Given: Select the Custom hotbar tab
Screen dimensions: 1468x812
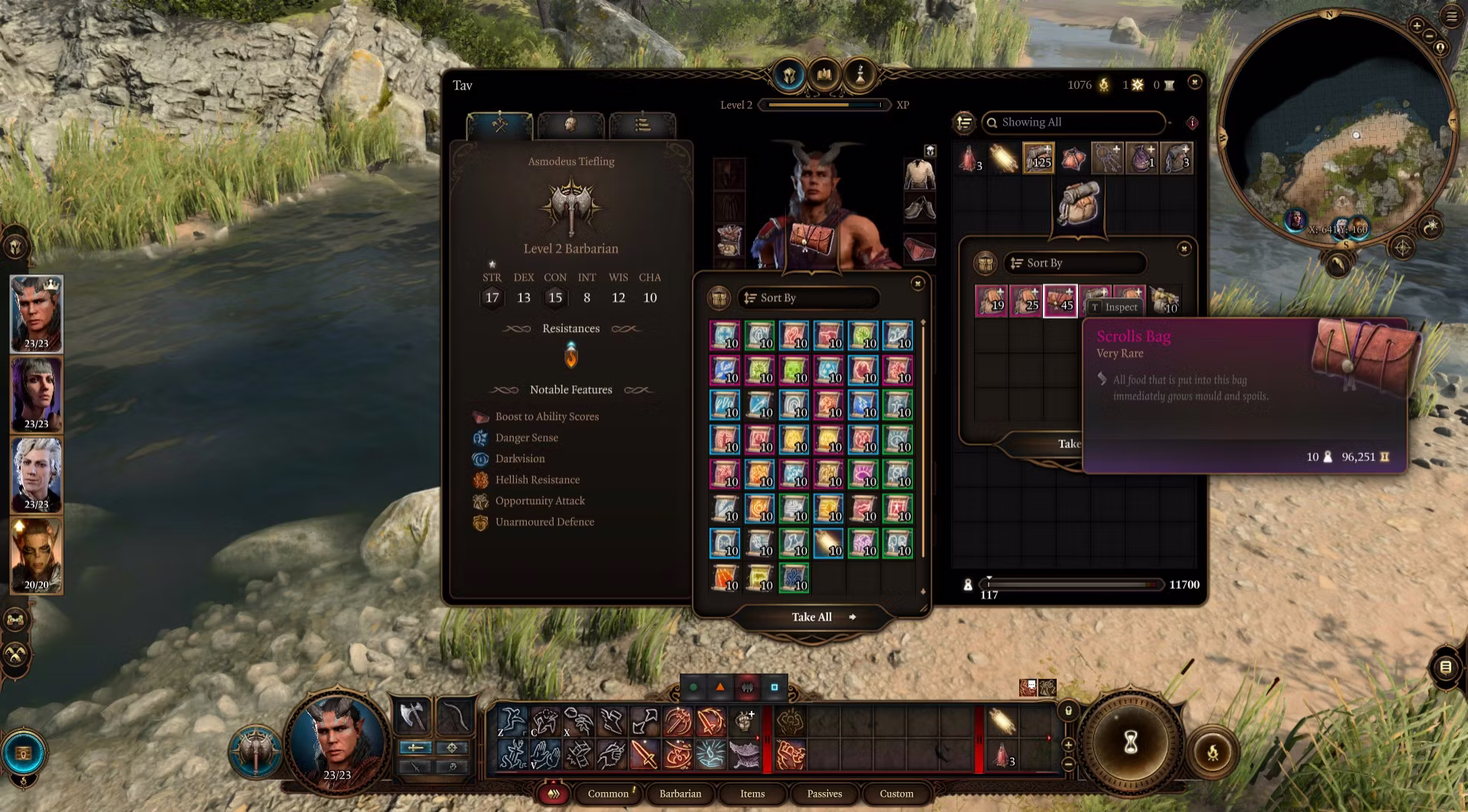Looking at the screenshot, I should click(896, 794).
